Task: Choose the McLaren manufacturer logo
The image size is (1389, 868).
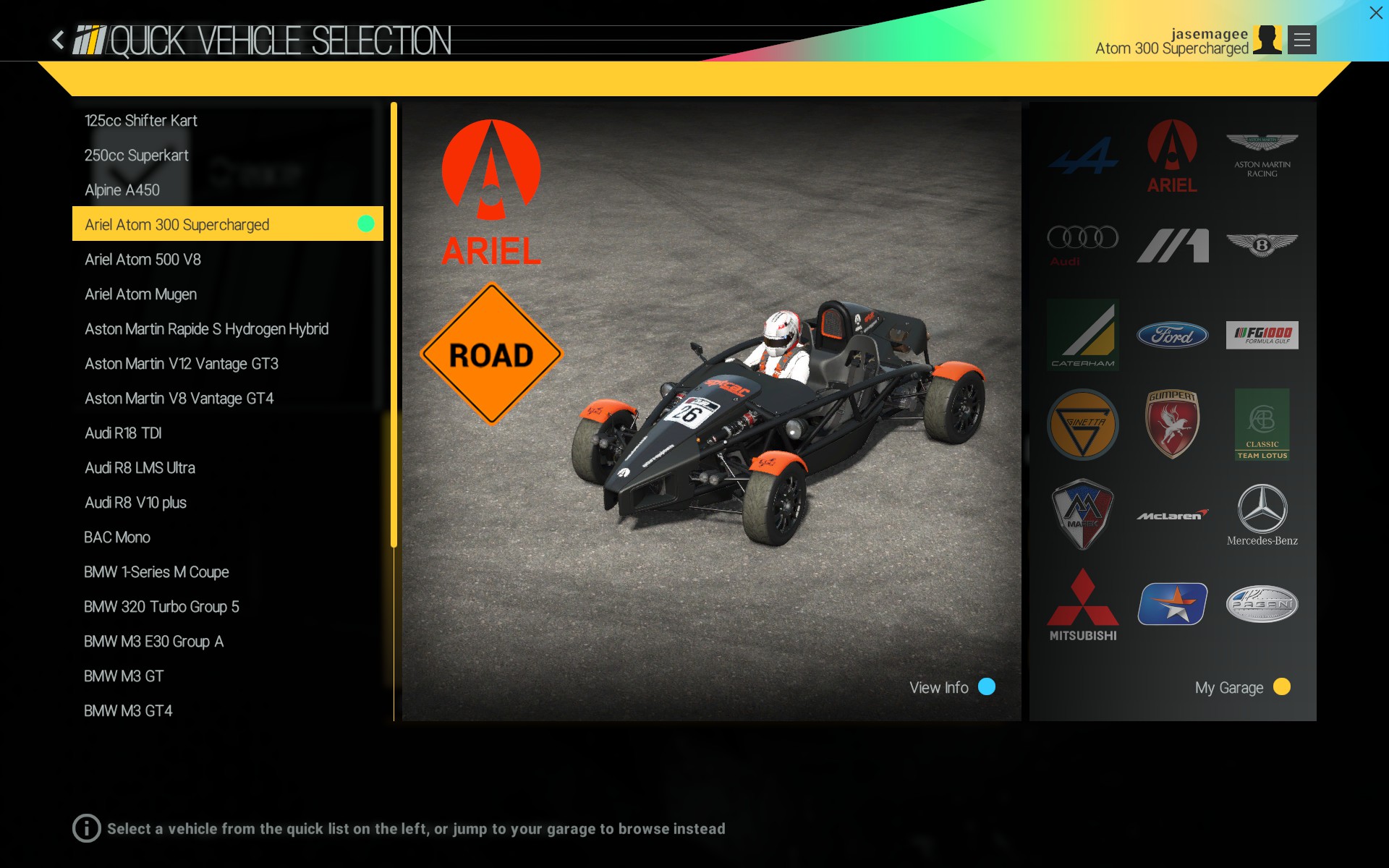Action: [1172, 515]
